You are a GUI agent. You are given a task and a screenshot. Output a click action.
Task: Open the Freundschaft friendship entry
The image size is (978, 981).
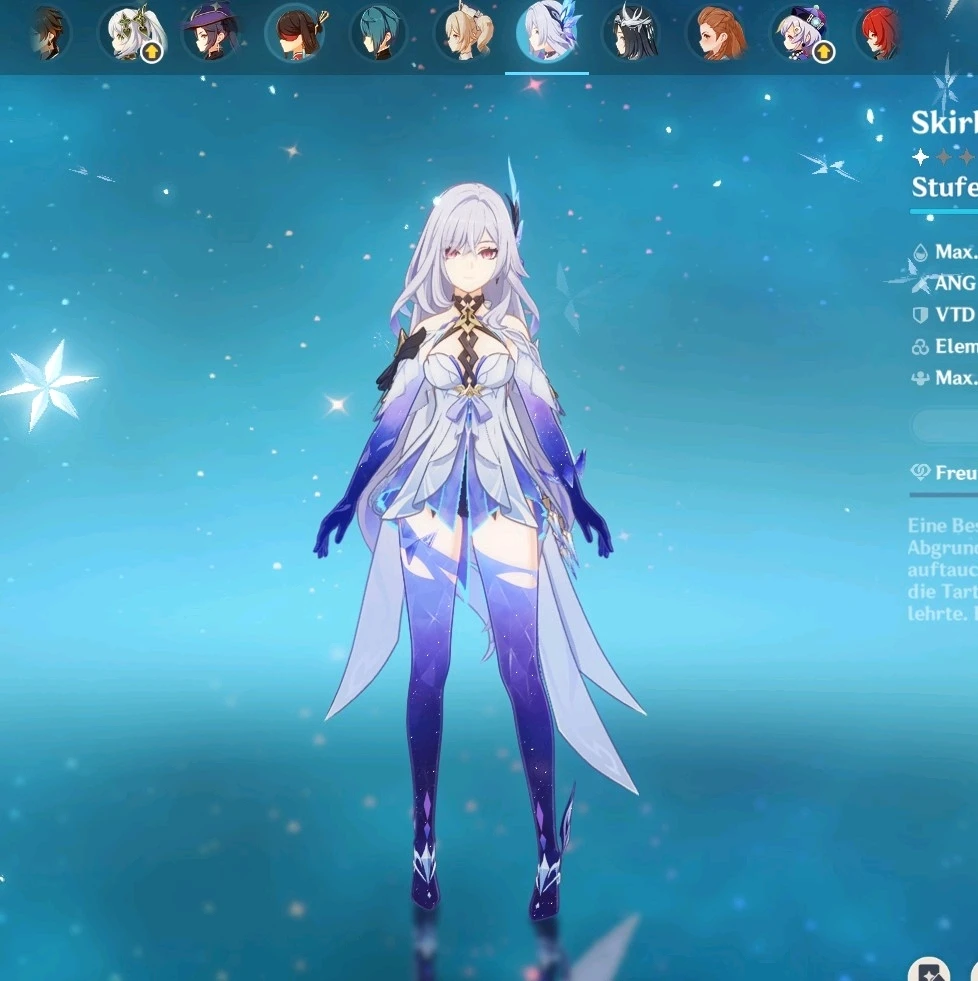tap(945, 472)
